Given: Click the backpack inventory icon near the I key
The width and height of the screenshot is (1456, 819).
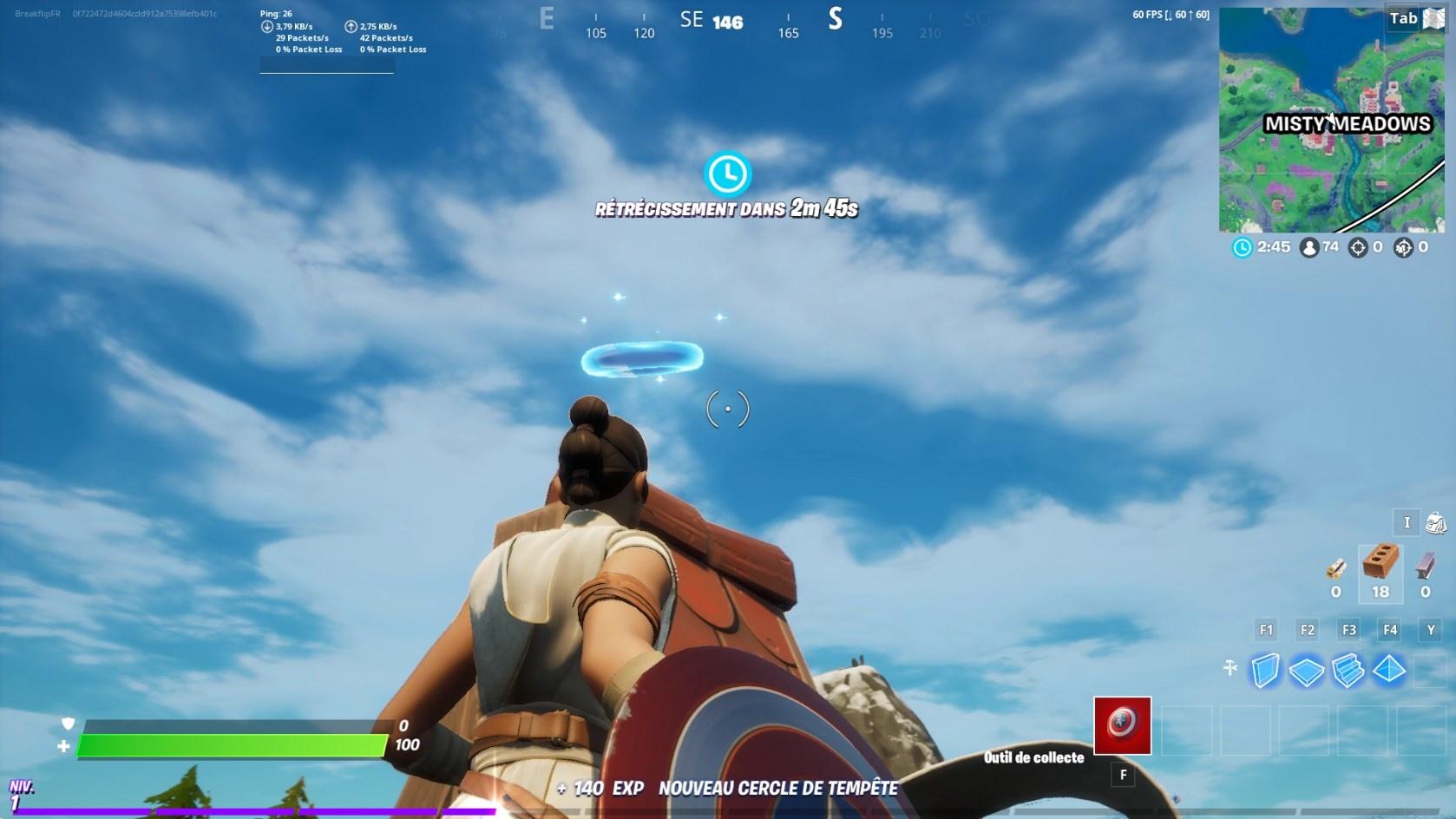Looking at the screenshot, I should pos(1436,522).
